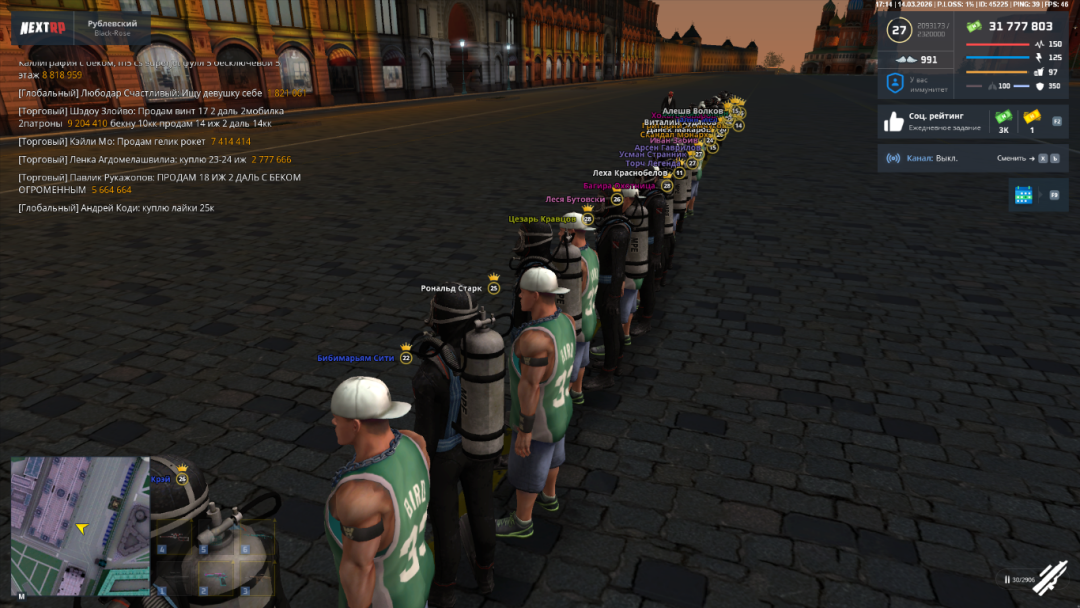Switch the radio channel via Сменить
This screenshot has width=1080, height=608.
(x=1014, y=159)
